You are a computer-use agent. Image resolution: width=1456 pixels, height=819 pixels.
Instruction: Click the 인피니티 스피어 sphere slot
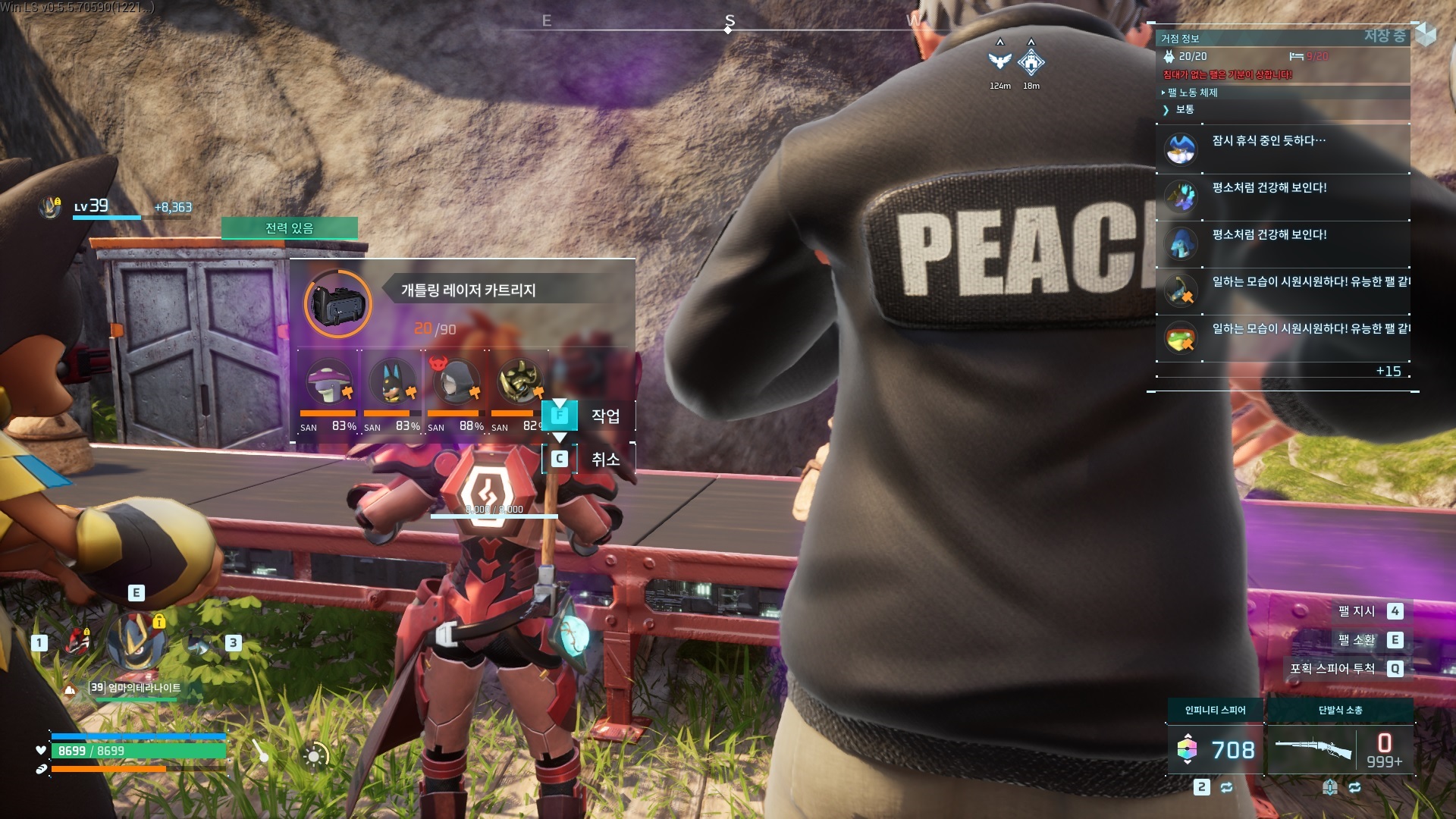click(1215, 749)
